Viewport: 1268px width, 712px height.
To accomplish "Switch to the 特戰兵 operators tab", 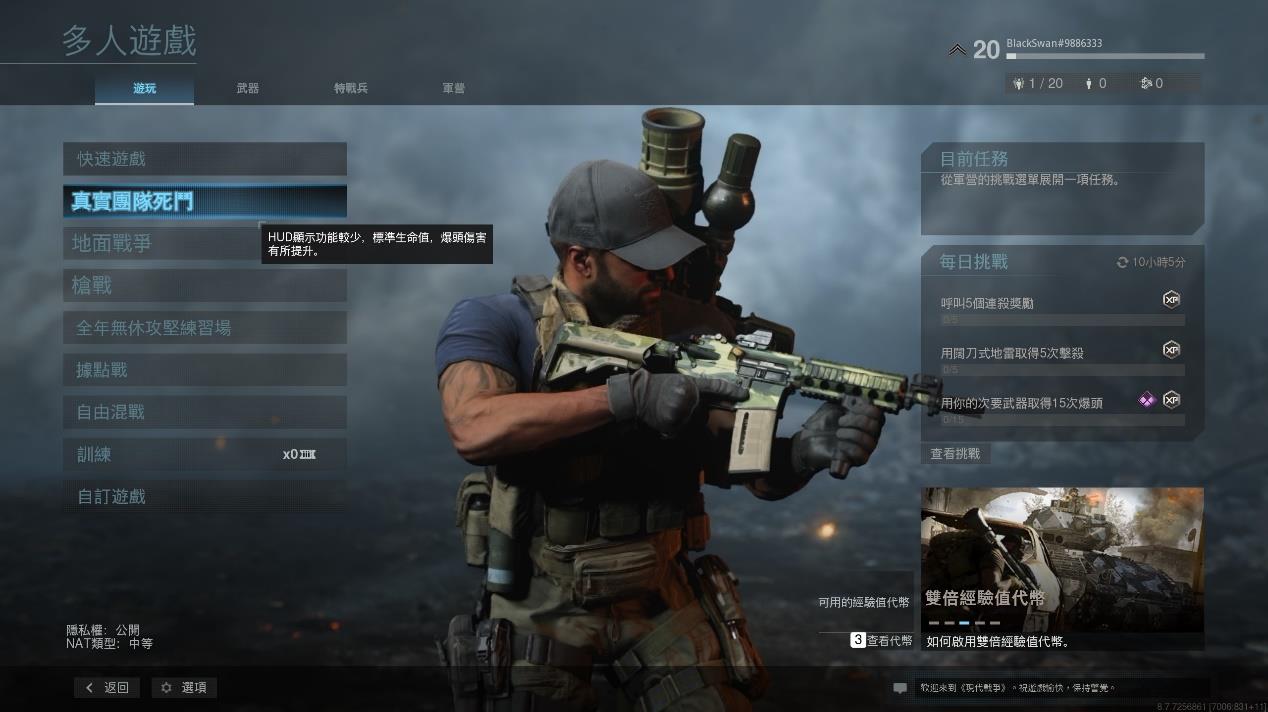I will point(351,88).
